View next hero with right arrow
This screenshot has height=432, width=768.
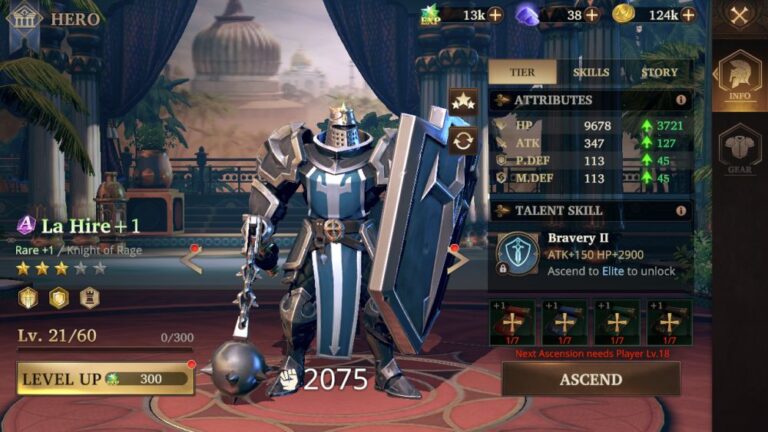coord(457,260)
